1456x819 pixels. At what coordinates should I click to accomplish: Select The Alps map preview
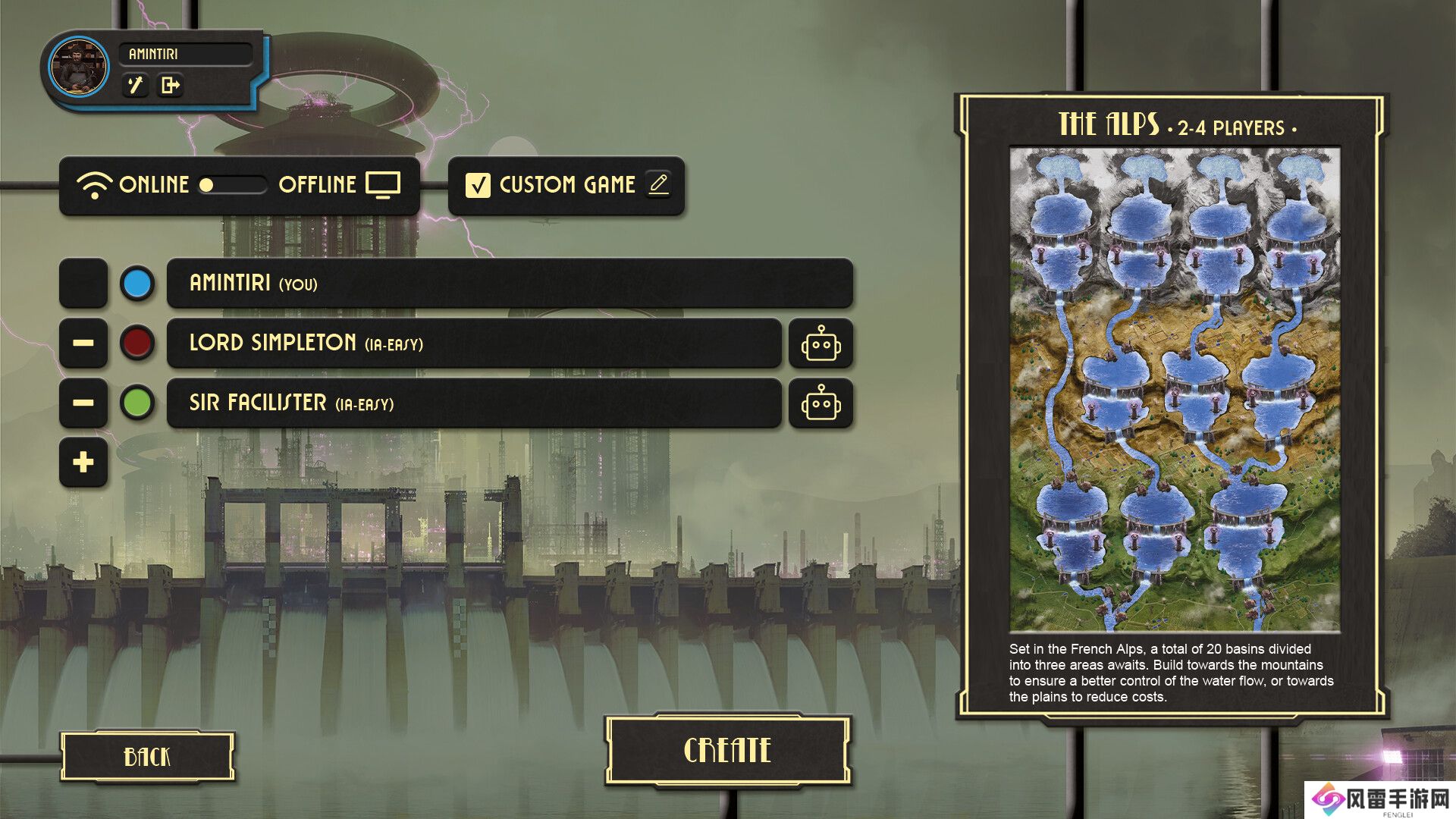pos(1174,389)
